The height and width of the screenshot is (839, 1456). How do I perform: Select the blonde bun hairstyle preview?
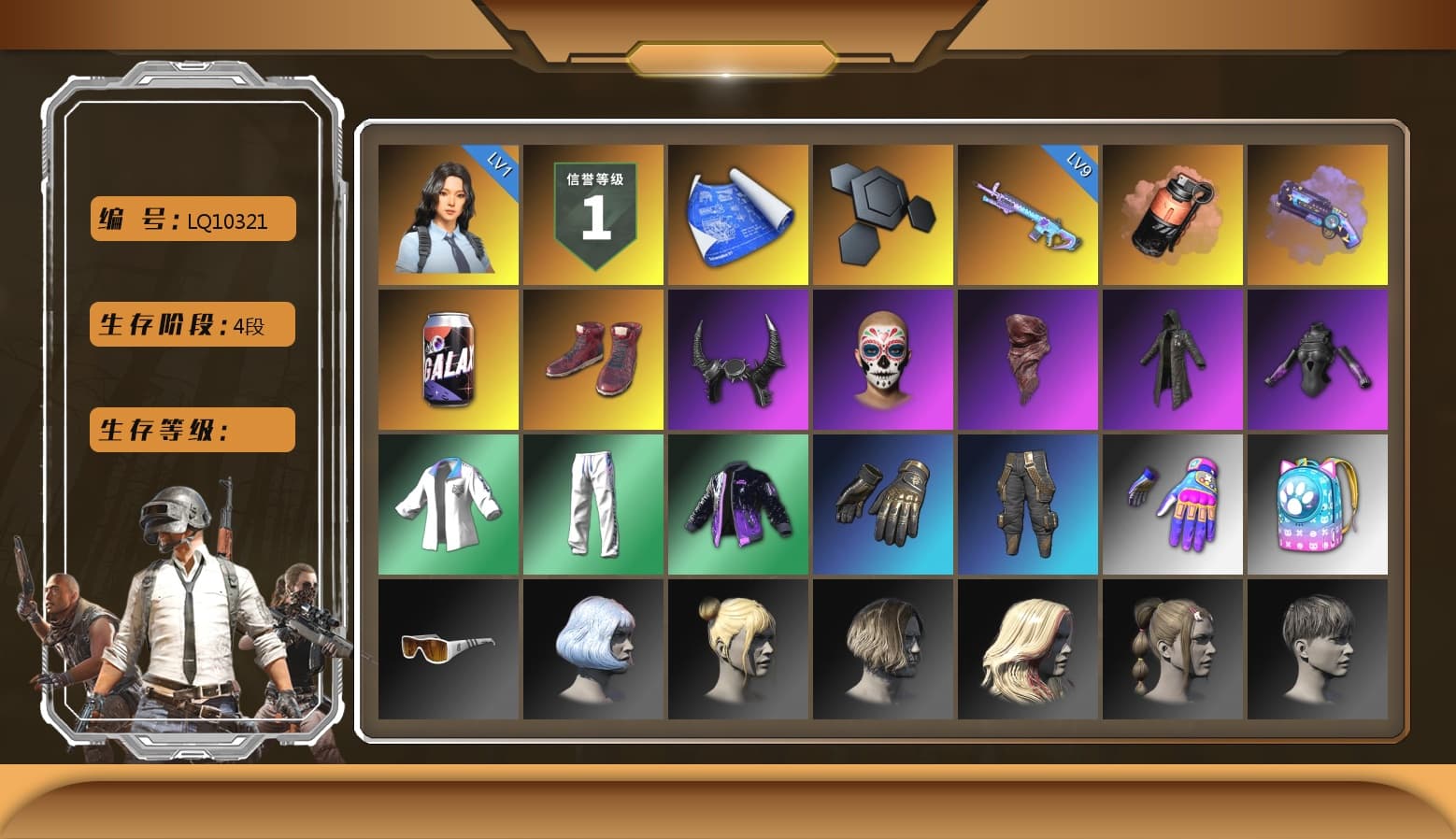[x=737, y=648]
